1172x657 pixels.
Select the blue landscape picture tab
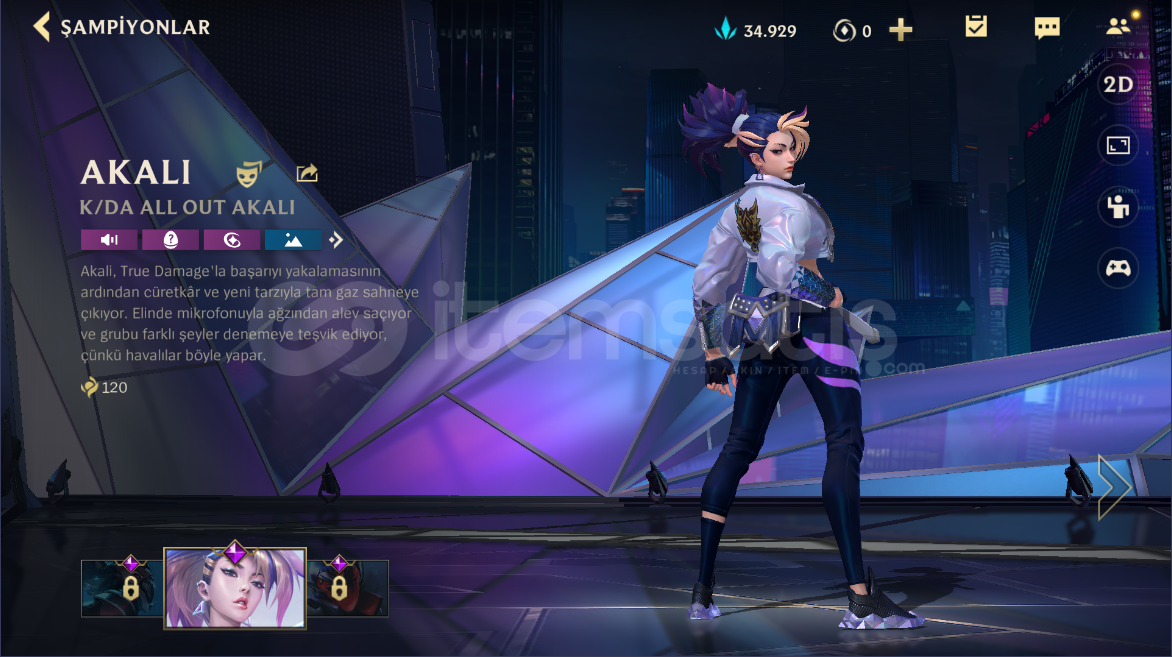coord(293,240)
